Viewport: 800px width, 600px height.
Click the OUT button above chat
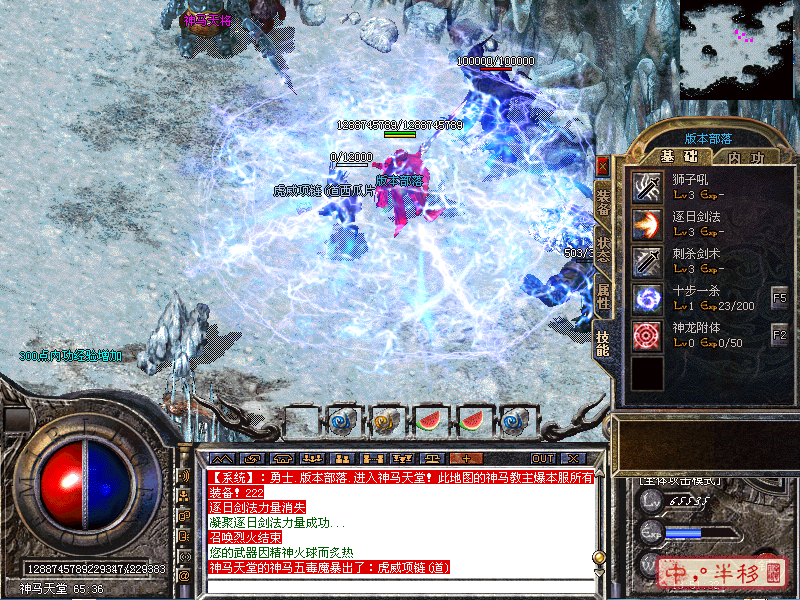click(542, 458)
